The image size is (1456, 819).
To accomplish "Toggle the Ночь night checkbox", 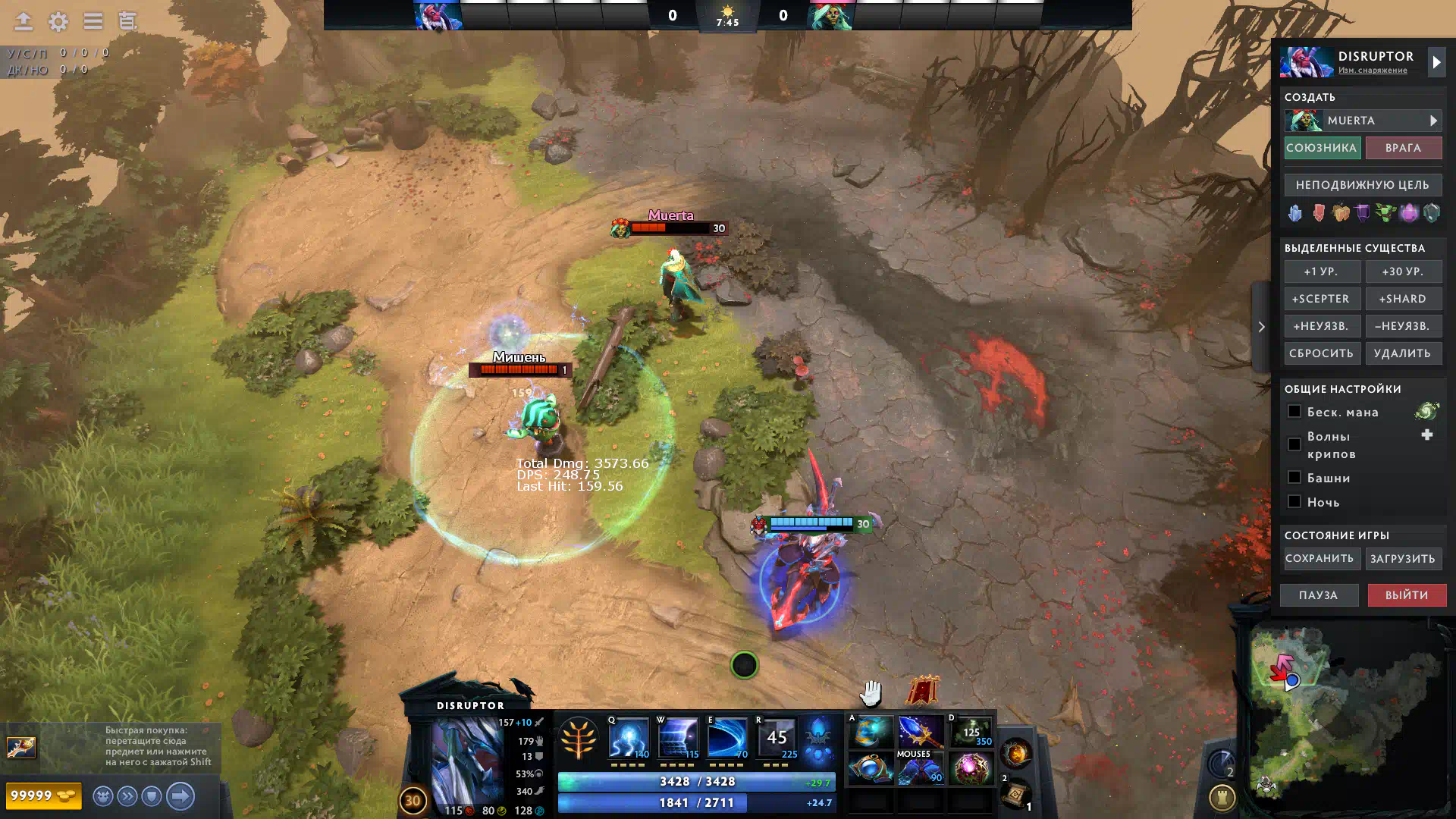I will coord(1294,502).
